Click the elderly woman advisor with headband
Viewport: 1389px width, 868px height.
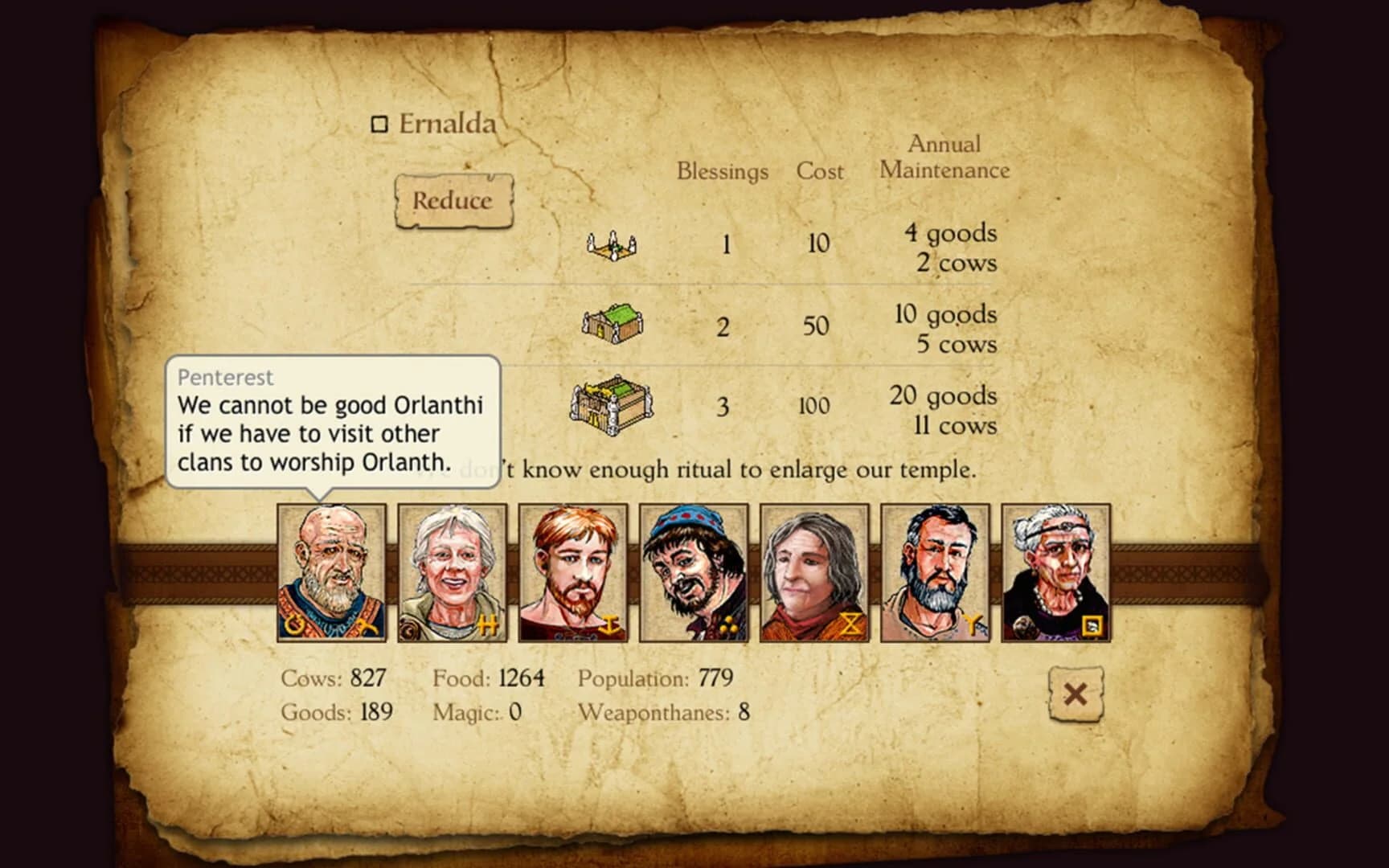coord(1054,572)
